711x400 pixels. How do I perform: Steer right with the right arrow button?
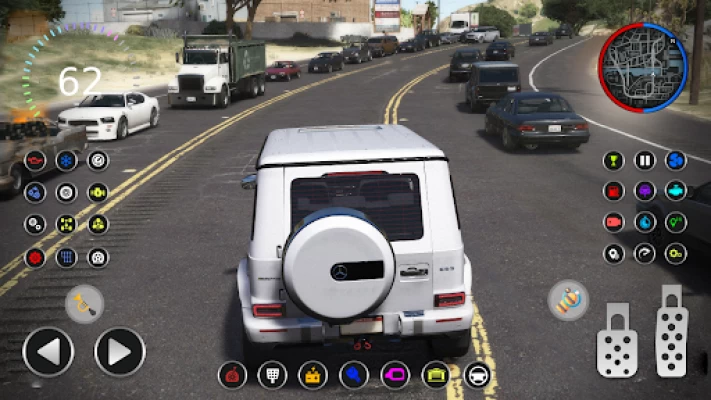coord(120,351)
